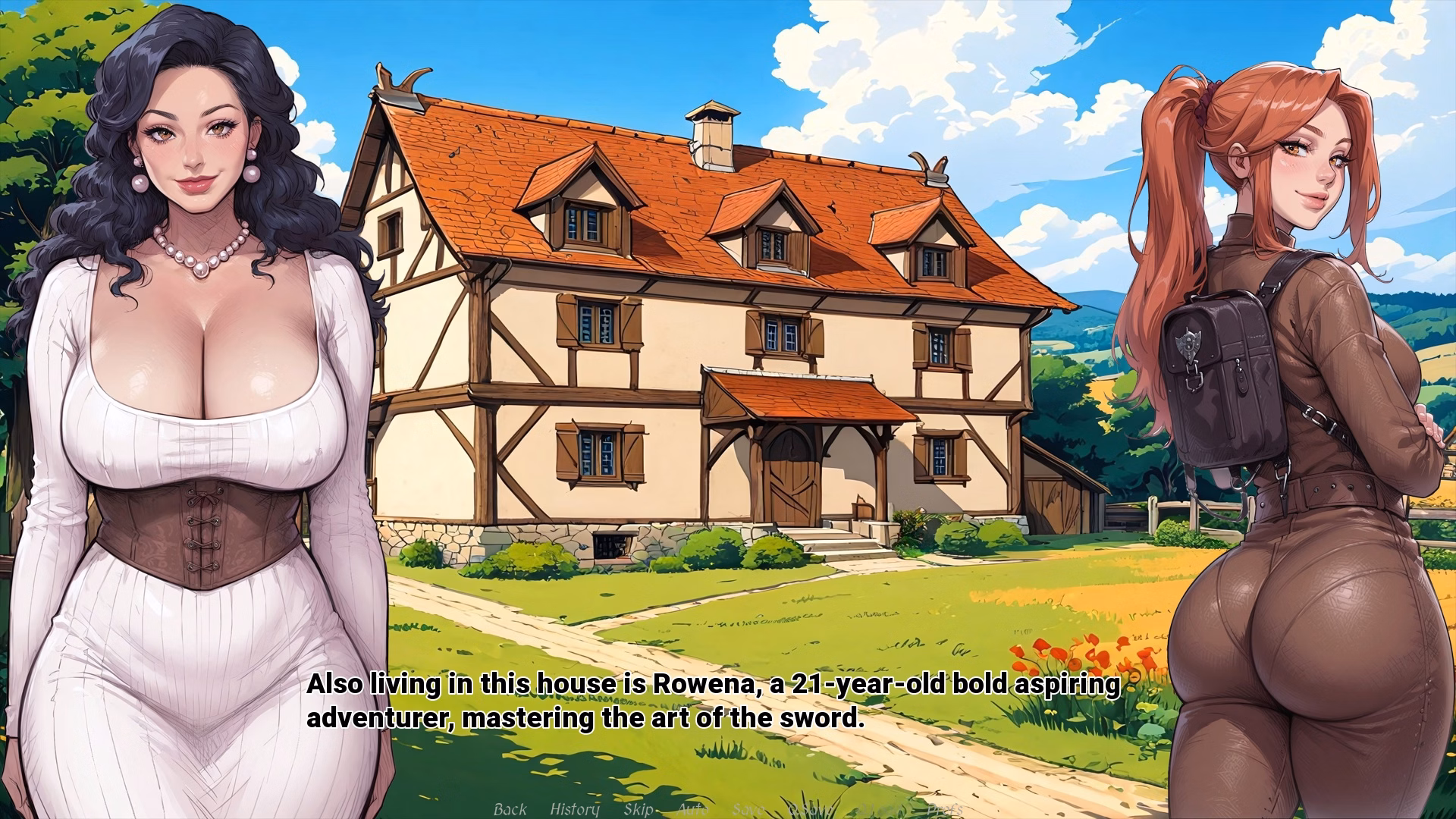Screen dimensions: 1456x819
Task: Perform a Q.Save quick save
Action: tap(809, 809)
